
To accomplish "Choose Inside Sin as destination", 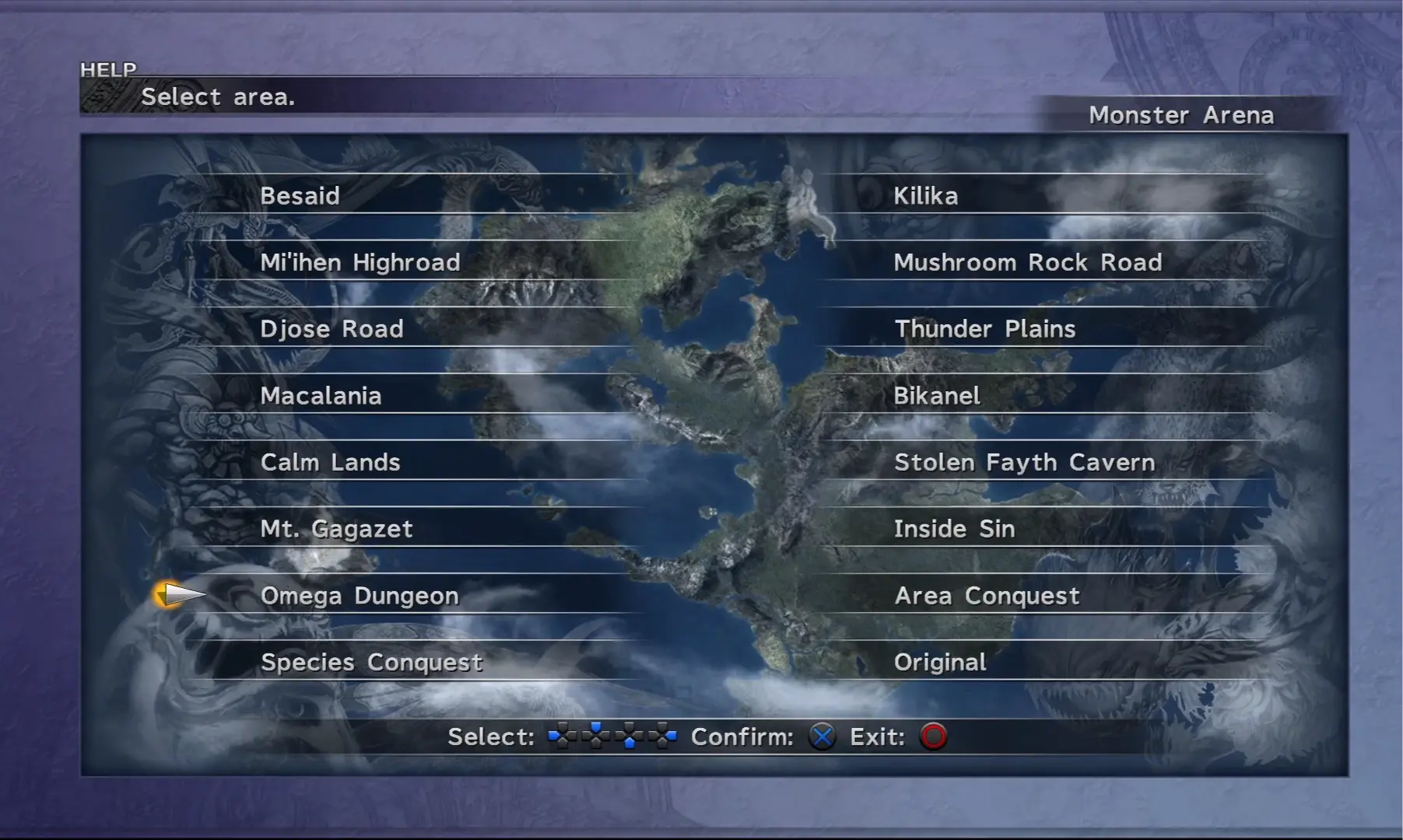I will pyautogui.click(x=954, y=529).
